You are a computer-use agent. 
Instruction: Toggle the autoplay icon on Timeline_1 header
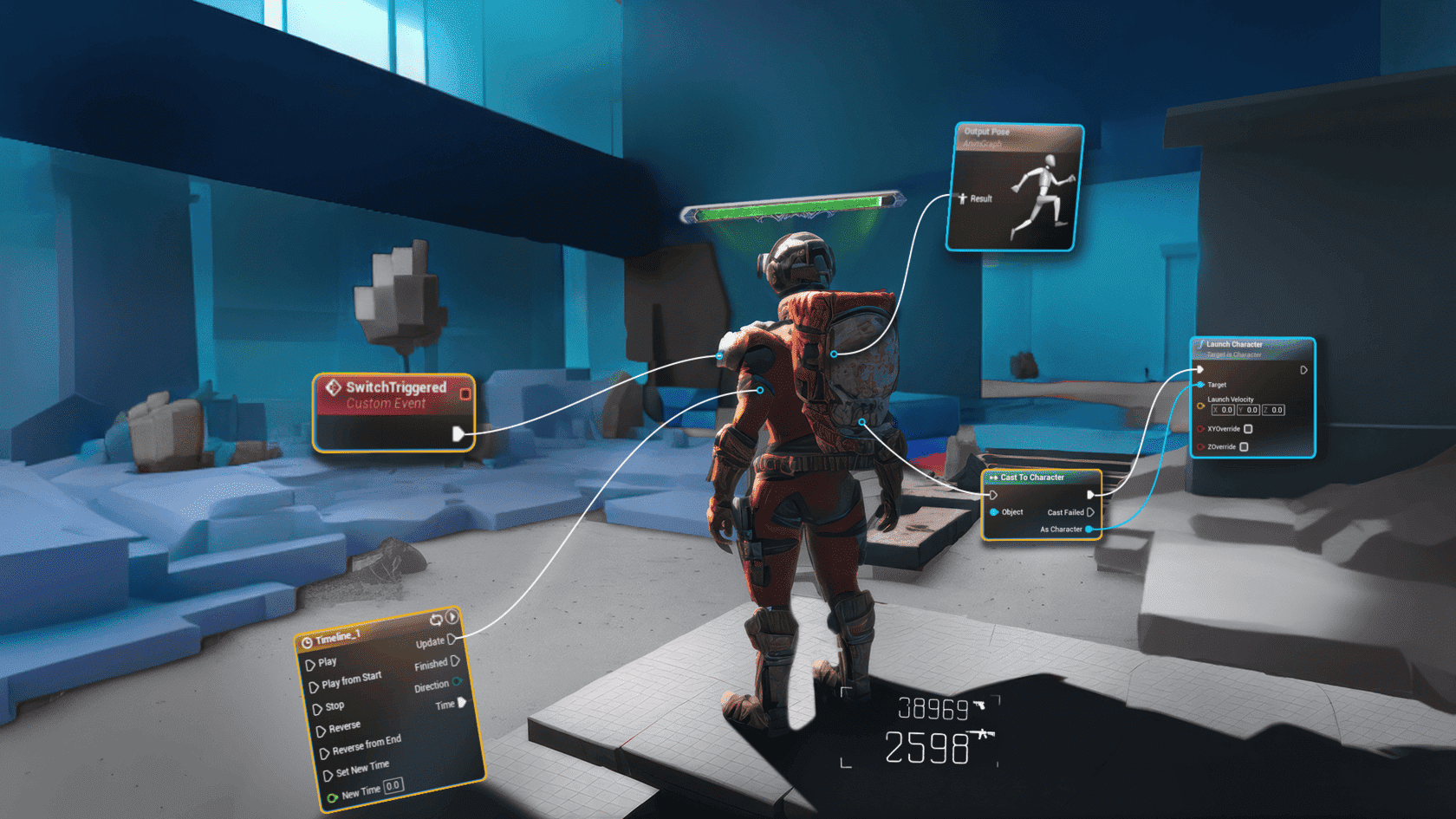tap(452, 617)
